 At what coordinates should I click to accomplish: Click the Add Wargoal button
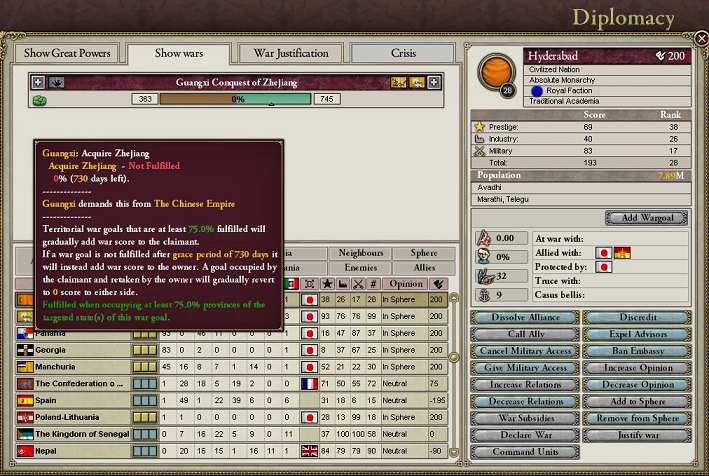pyautogui.click(x=646, y=218)
